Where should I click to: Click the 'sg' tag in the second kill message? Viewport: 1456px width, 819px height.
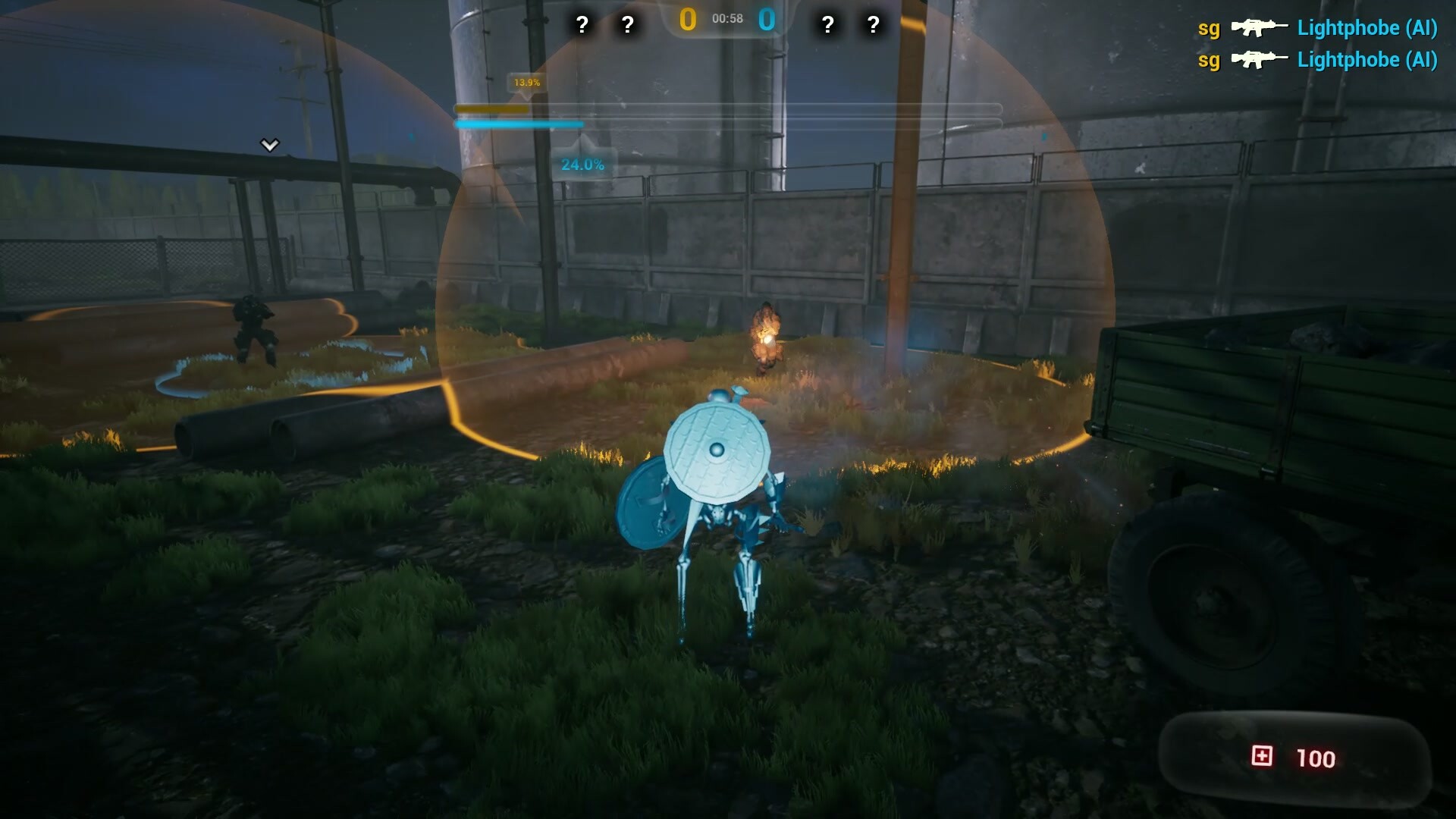[x=1208, y=59]
